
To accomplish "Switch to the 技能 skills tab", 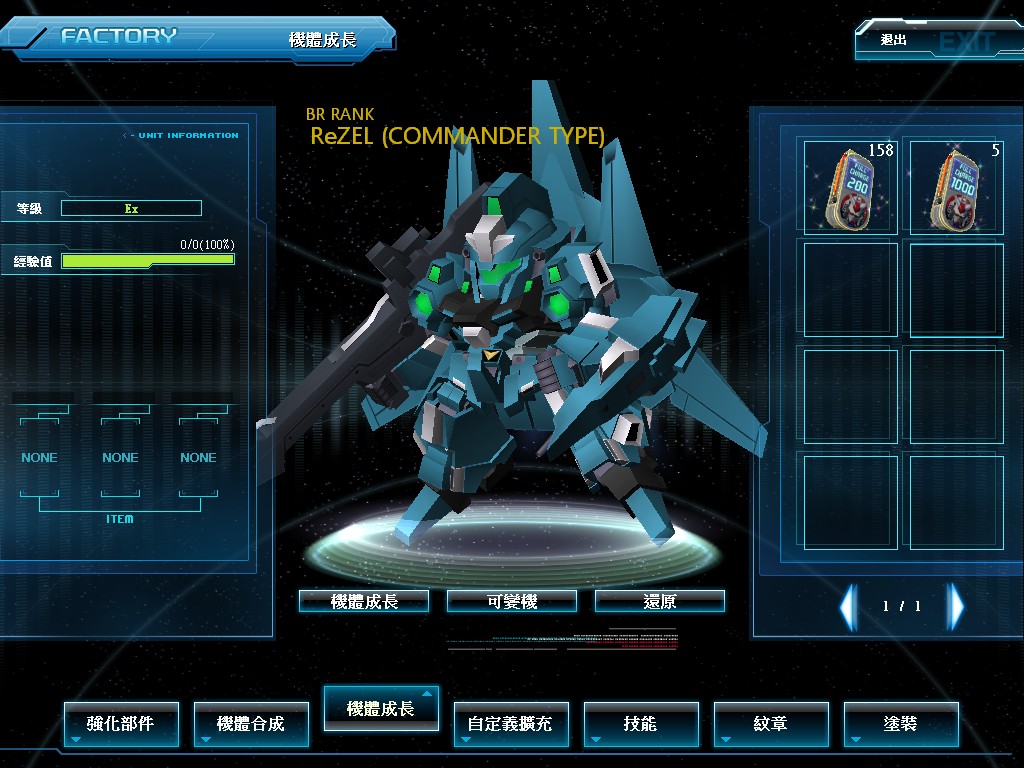I will 641,723.
